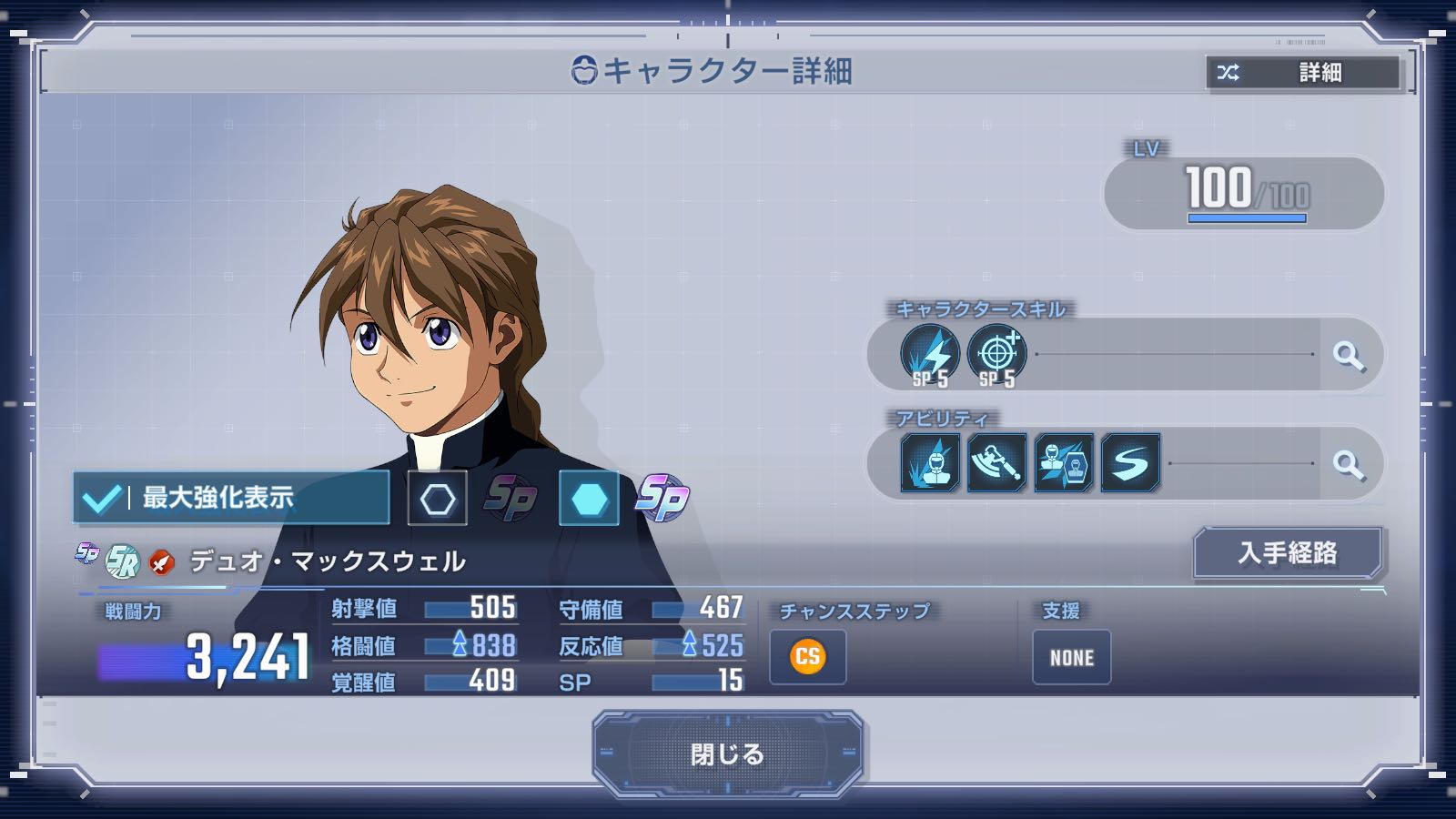Choose the filled hexagon display option
The width and height of the screenshot is (1456, 819).
pyautogui.click(x=589, y=499)
